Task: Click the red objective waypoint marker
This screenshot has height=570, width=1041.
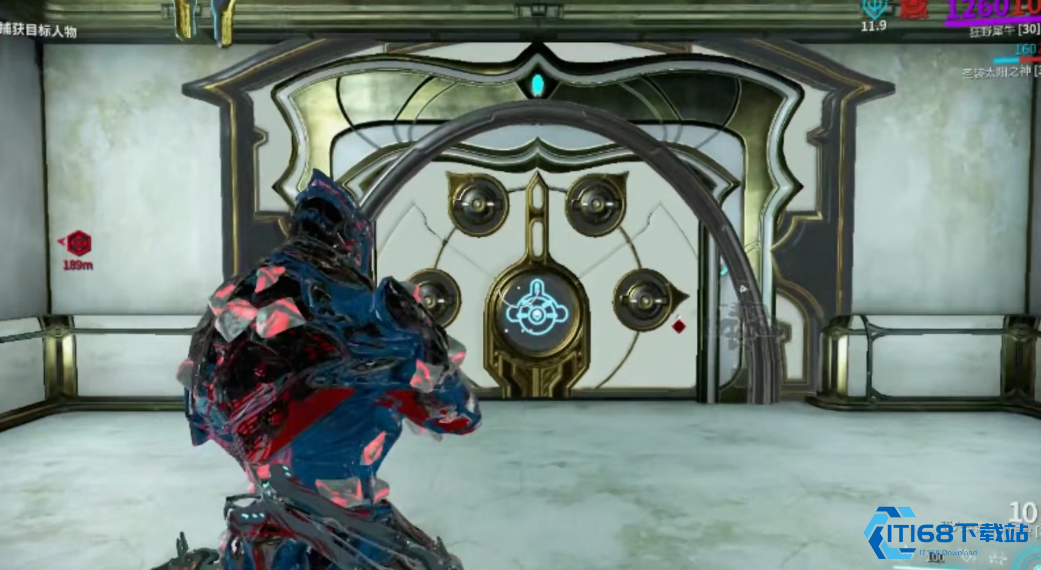Action: [77, 242]
